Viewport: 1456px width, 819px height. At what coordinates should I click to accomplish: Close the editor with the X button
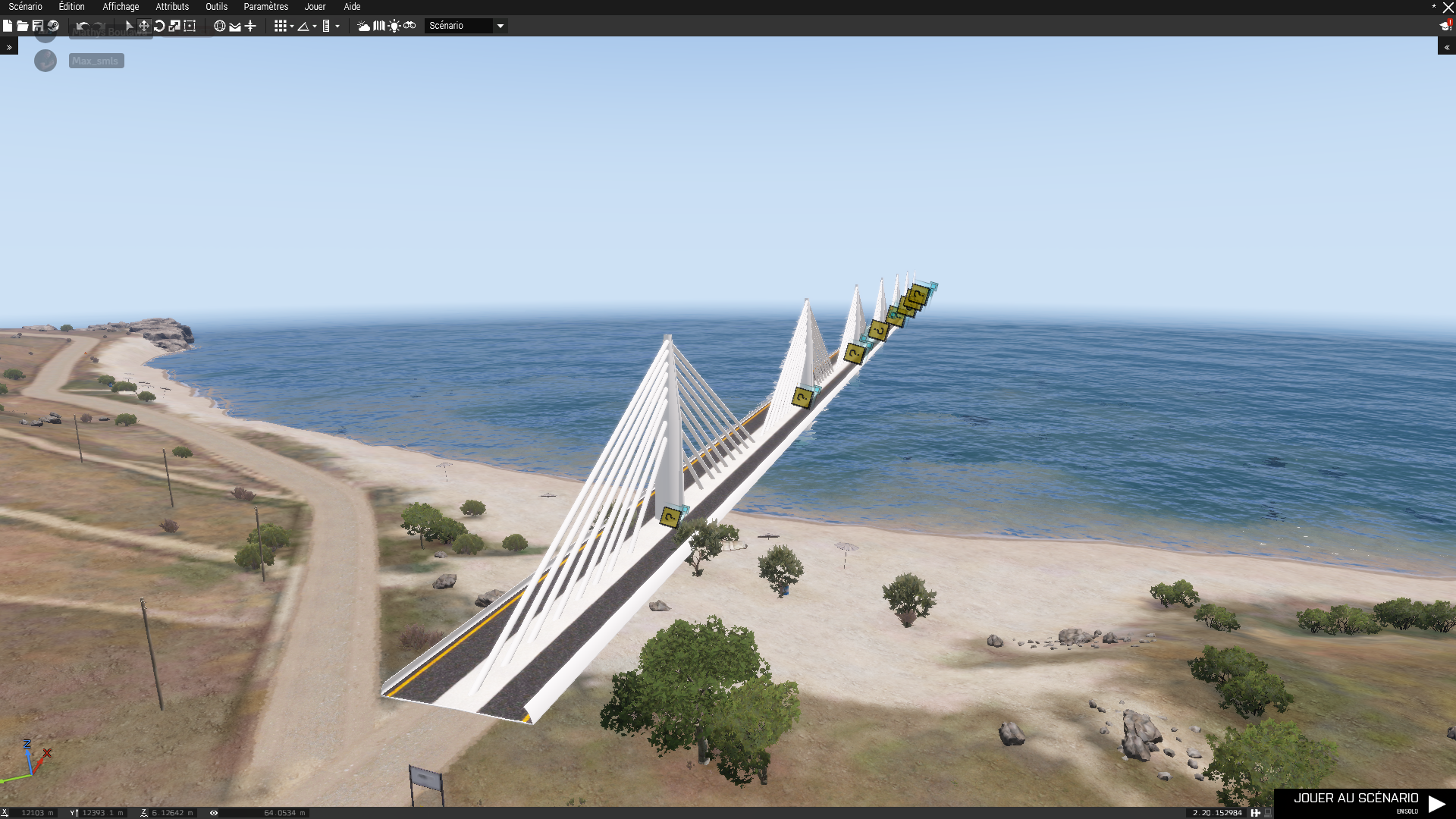click(x=1448, y=8)
